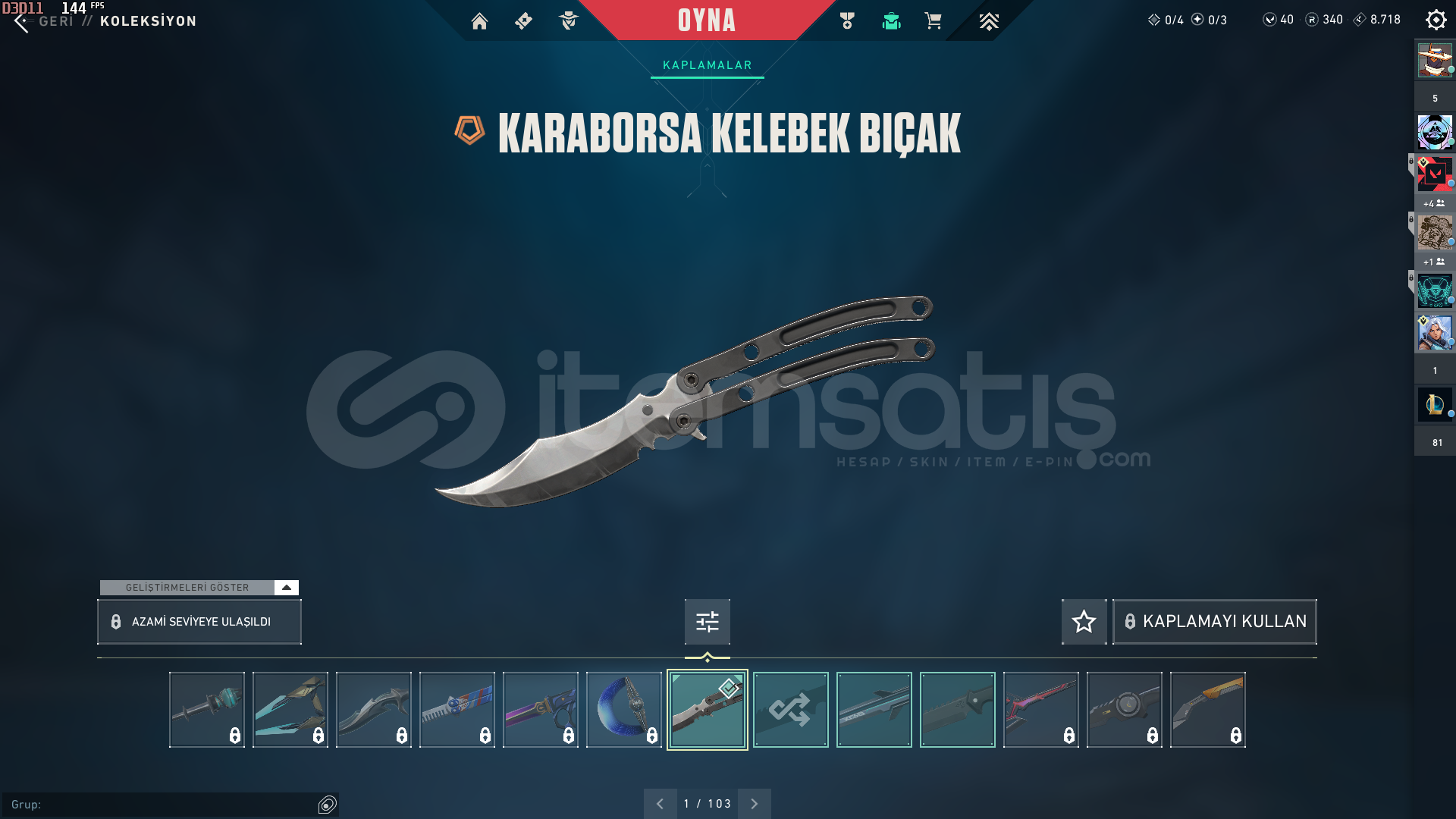Select the Battlepass ticket icon
Screen dimensions: 1456x819
[523, 21]
